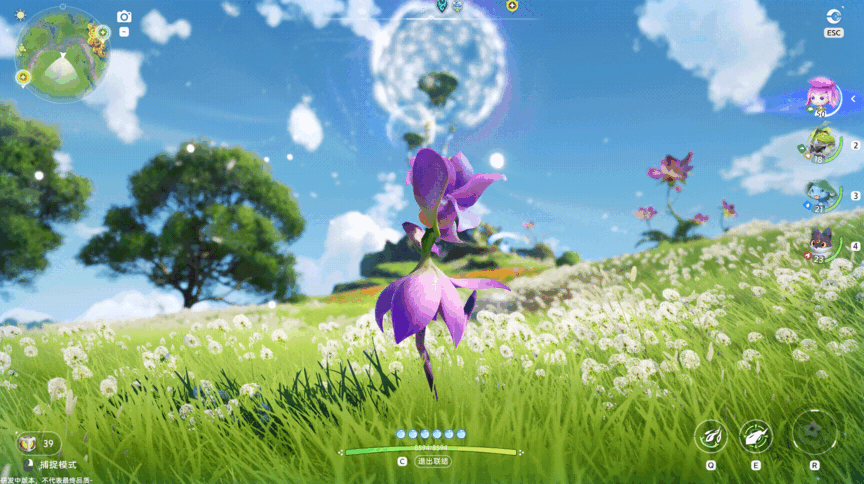Activate the leaf skill above Q
This screenshot has height=484, width=864.
click(x=711, y=435)
